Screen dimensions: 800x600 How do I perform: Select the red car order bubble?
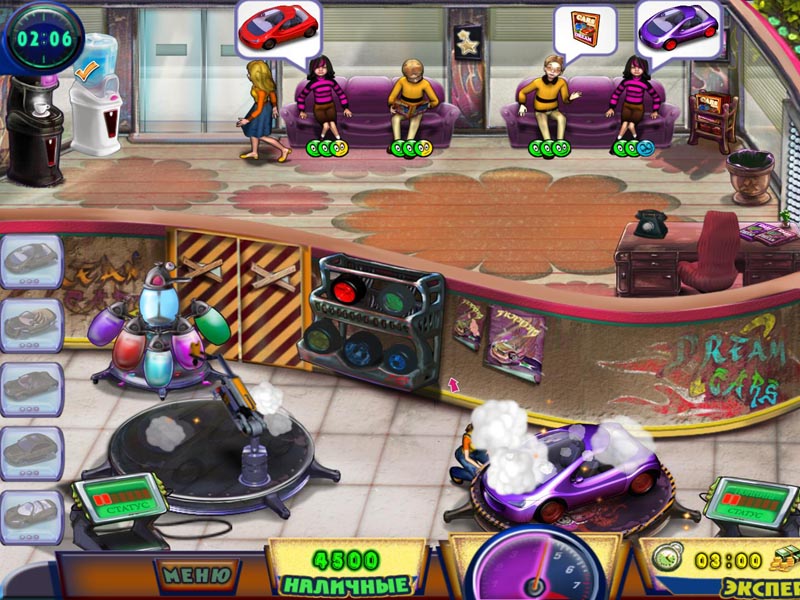[x=277, y=26]
